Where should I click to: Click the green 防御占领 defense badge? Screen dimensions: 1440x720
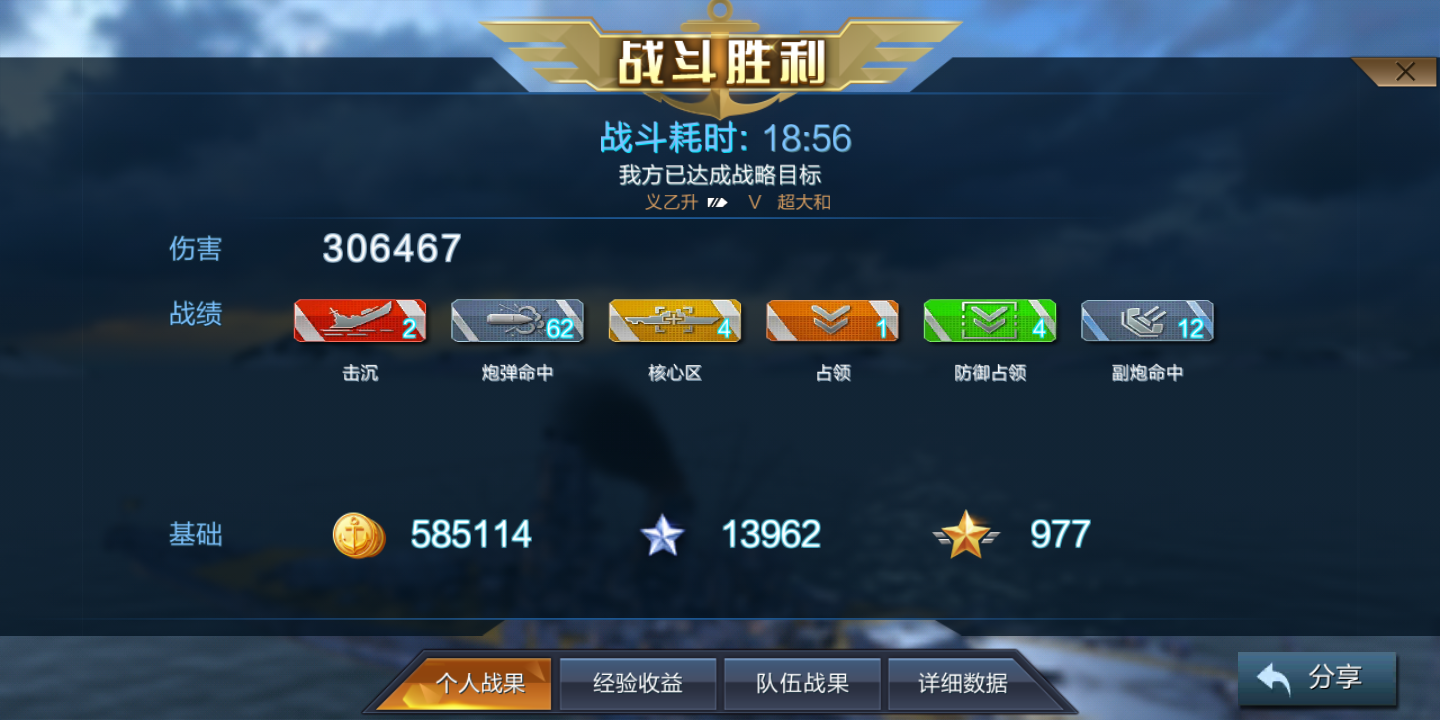(x=989, y=320)
